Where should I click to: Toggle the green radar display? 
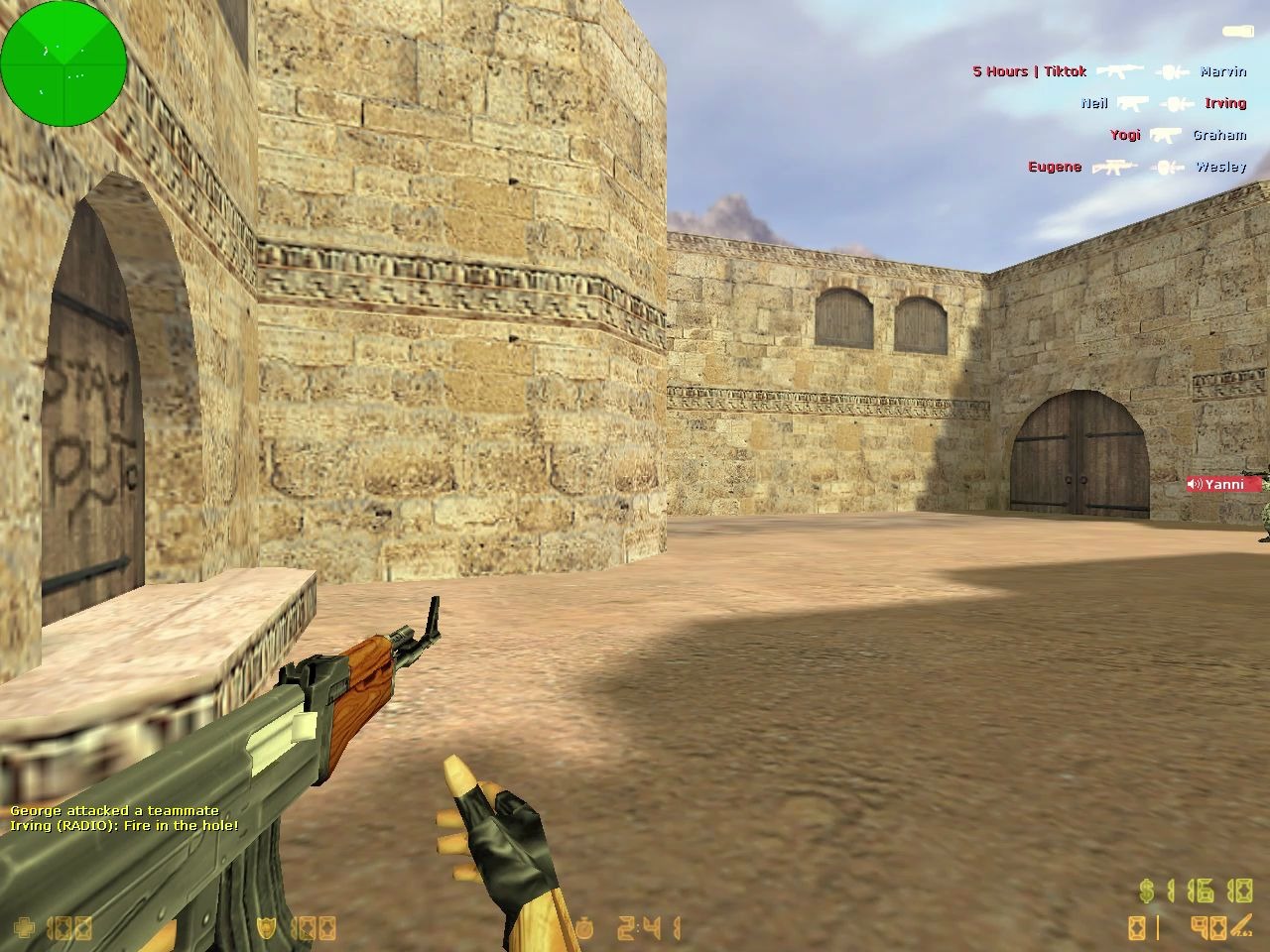coord(63,62)
